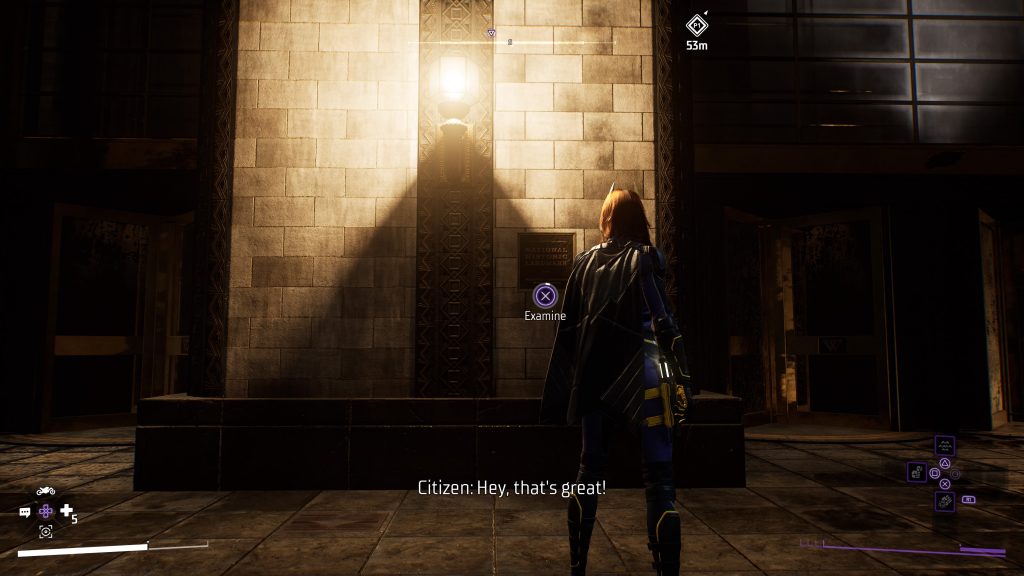1024x576 pixels.
Task: Click the P1 waypoint marker
Action: pos(697,24)
